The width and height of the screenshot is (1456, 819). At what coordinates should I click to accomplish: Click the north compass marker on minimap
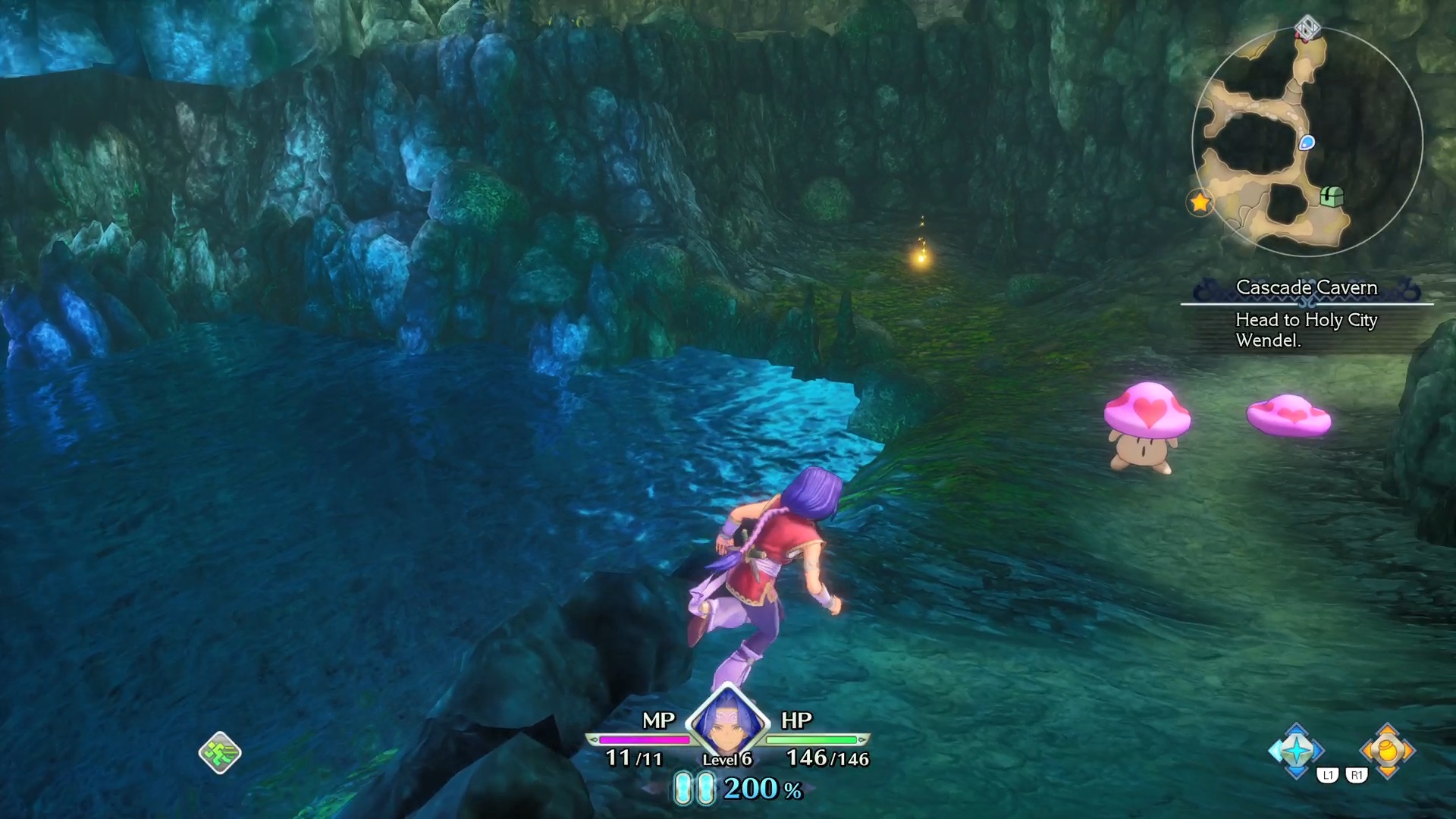1307,29
